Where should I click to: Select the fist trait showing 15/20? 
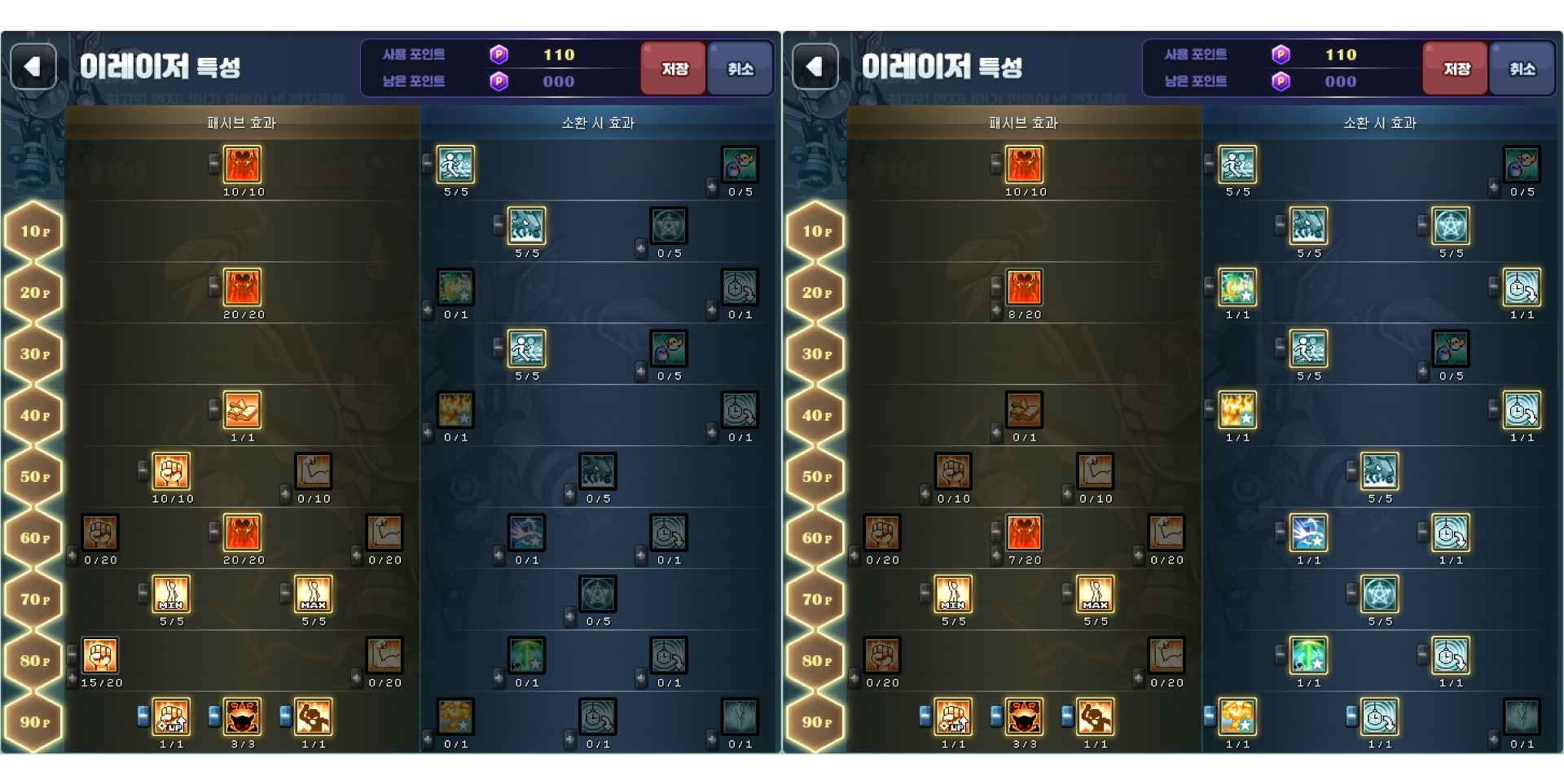pyautogui.click(x=100, y=655)
